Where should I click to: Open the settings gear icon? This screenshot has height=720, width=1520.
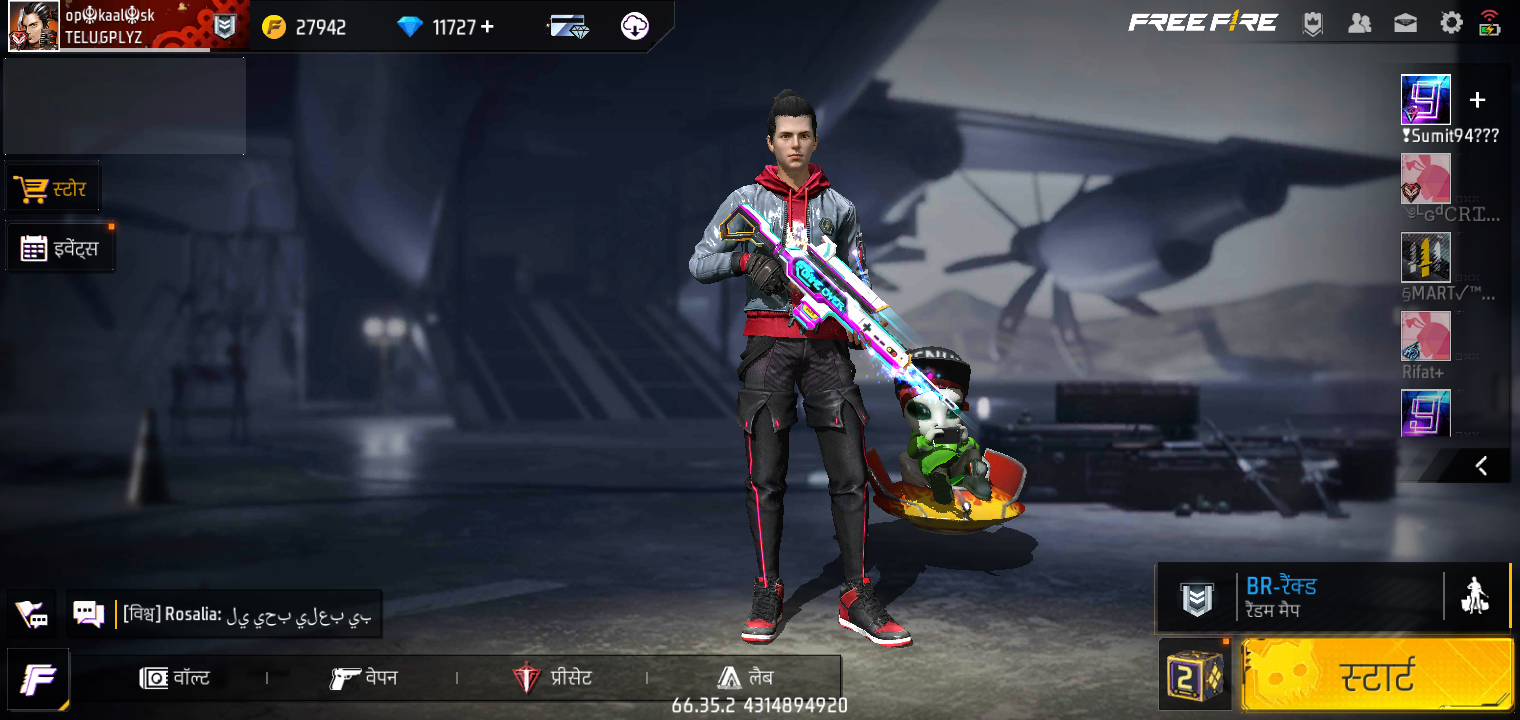[x=1451, y=23]
